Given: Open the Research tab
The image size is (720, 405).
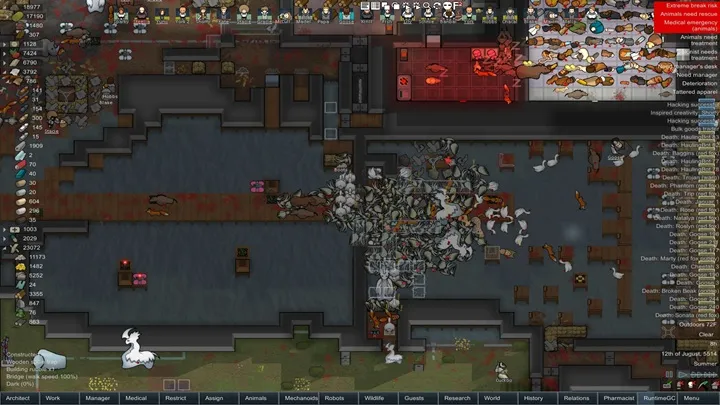Looking at the screenshot, I should point(457,398).
